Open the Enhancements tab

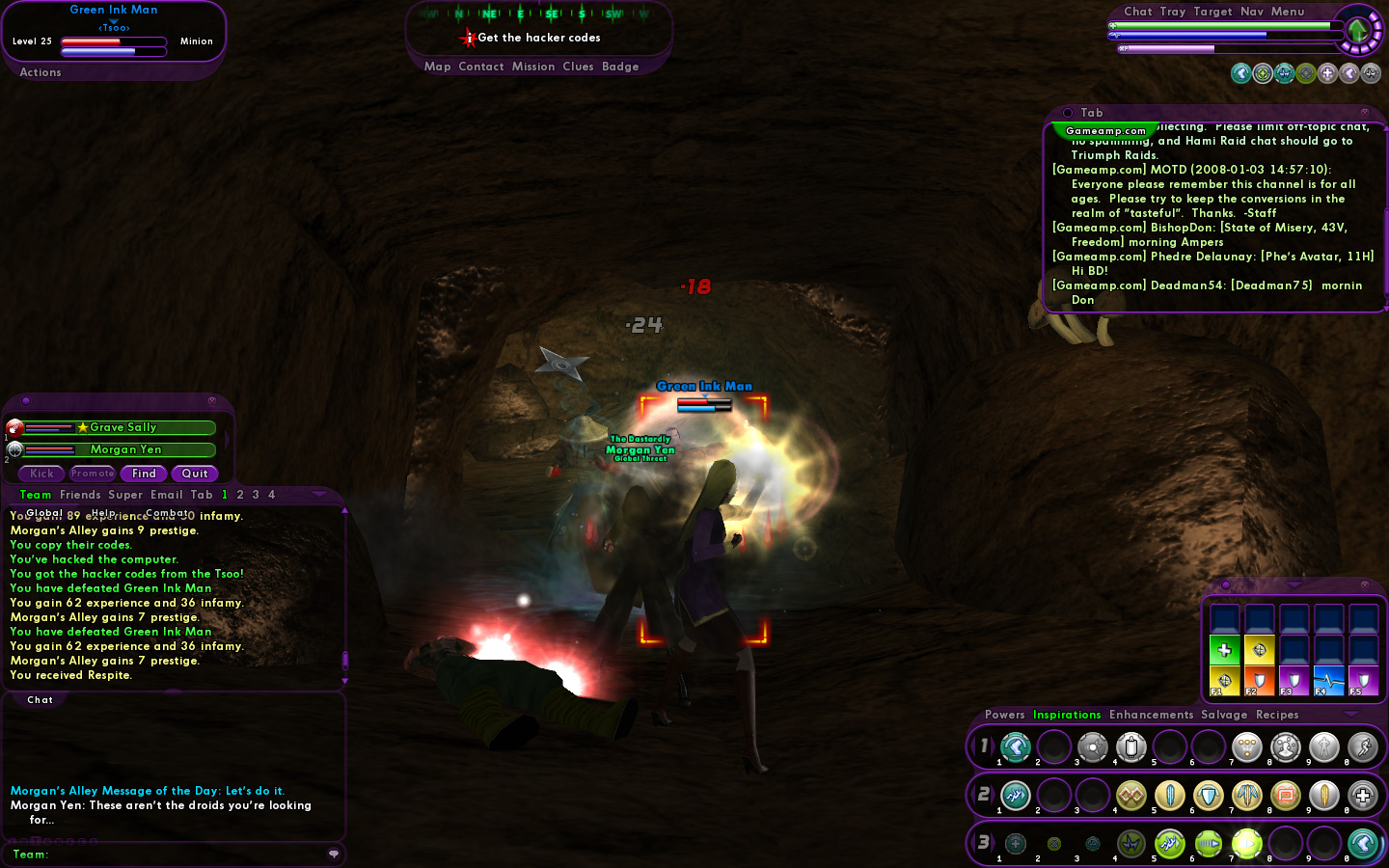click(1151, 715)
